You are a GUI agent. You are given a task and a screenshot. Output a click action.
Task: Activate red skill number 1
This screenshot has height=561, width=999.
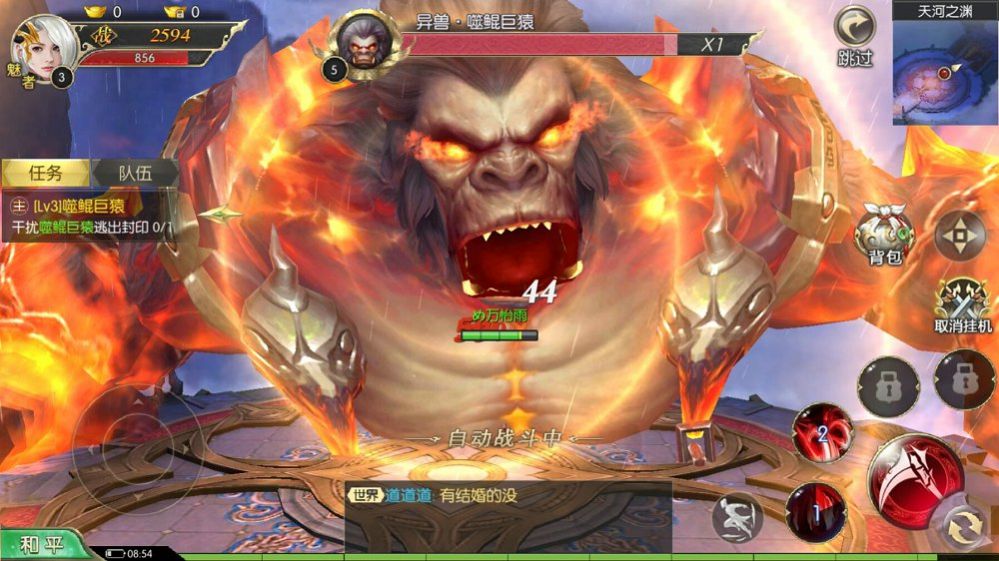pos(816,512)
